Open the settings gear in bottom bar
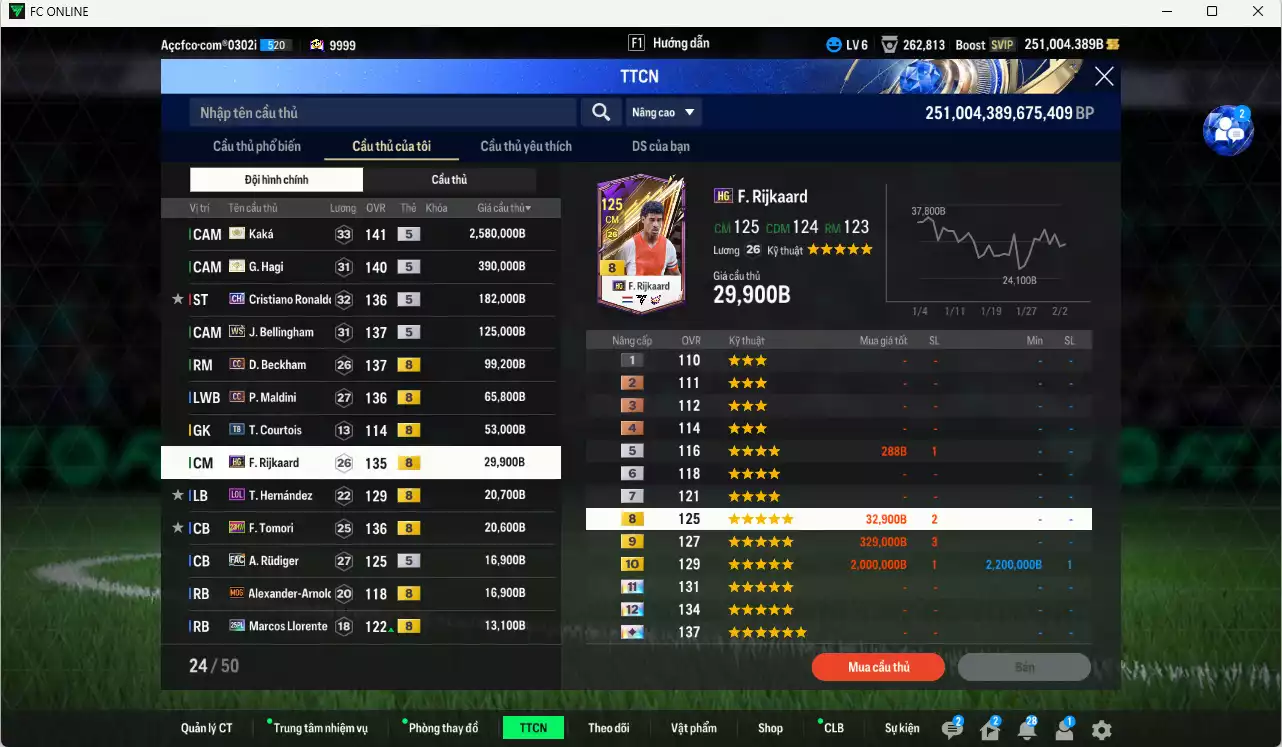 tap(1103, 730)
